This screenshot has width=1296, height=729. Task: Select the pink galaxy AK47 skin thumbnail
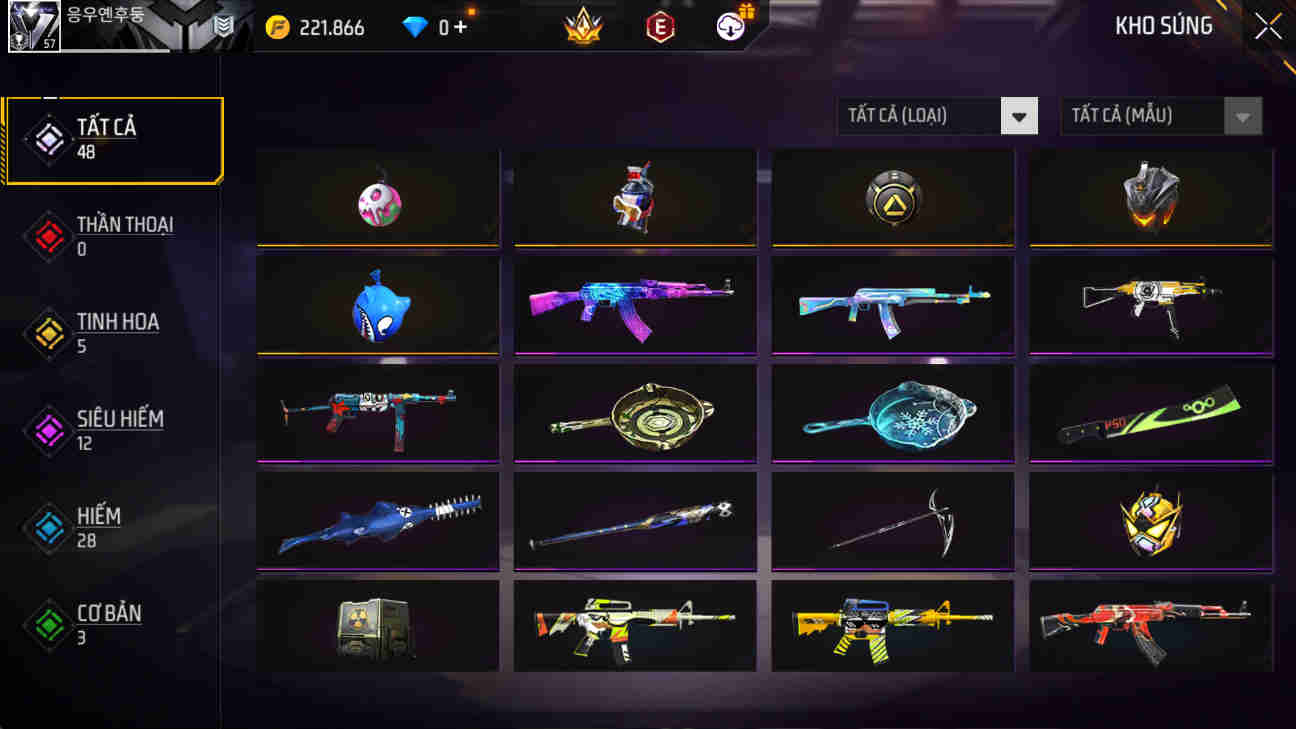pos(634,305)
